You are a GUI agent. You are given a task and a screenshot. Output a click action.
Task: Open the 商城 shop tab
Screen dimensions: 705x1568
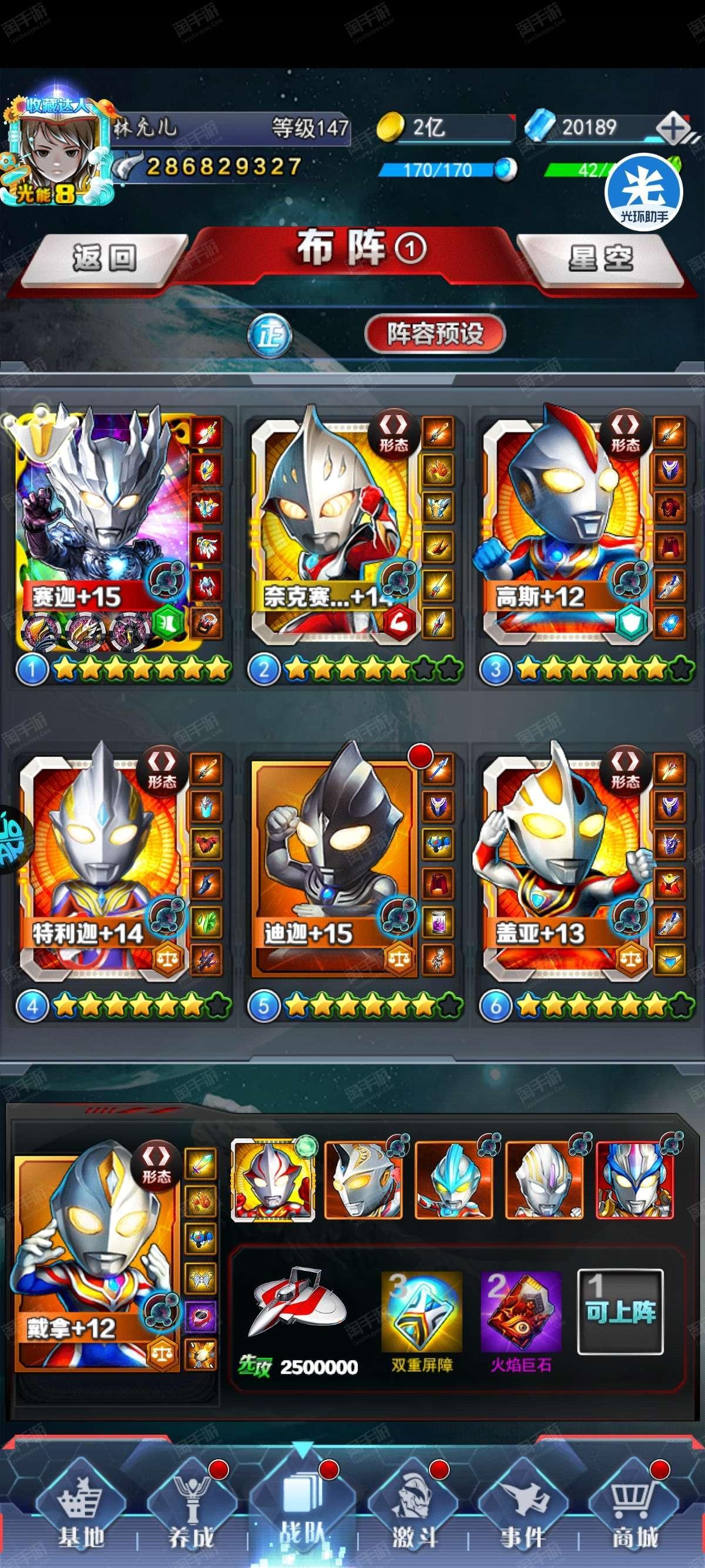tap(634, 1516)
